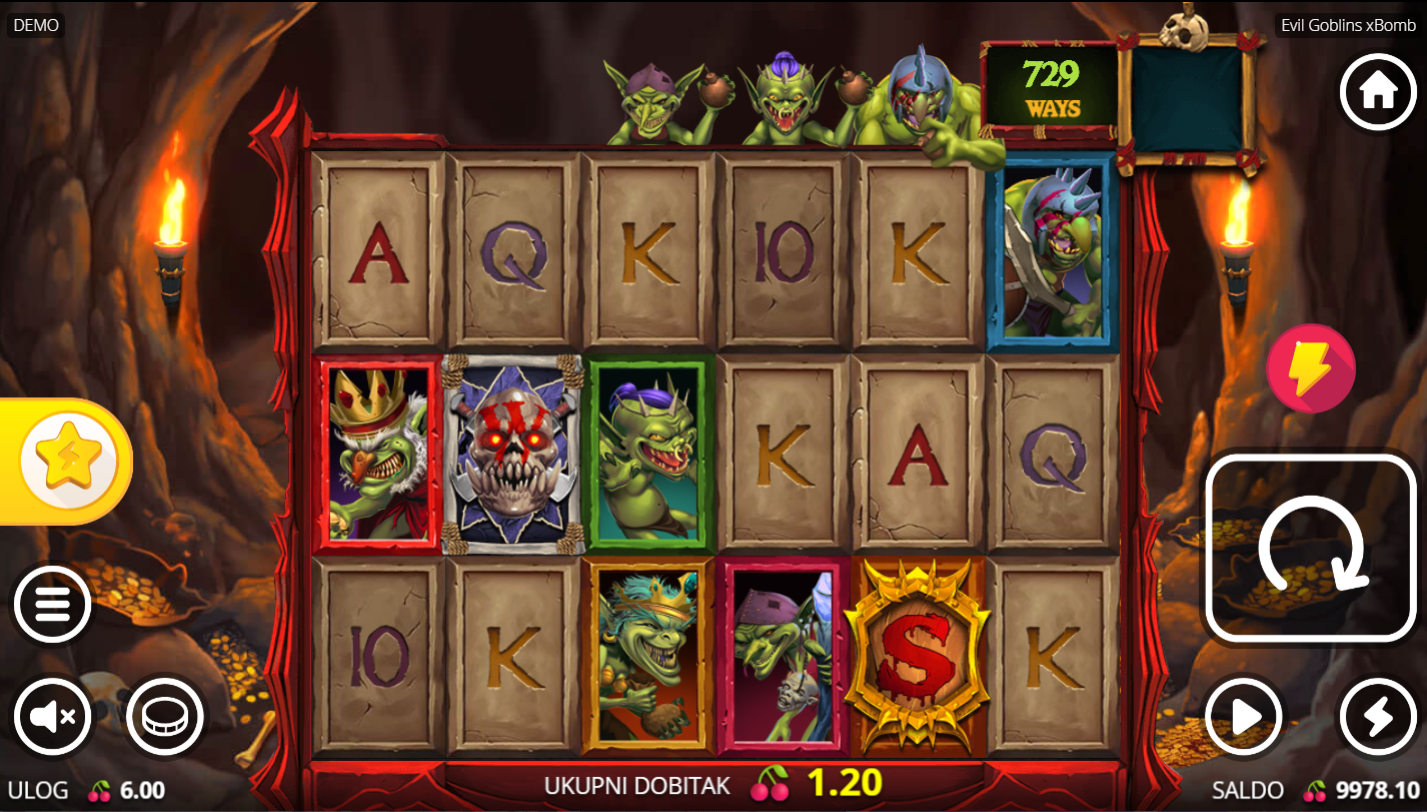Activate the yellow star bonus buy tab

tap(68, 461)
